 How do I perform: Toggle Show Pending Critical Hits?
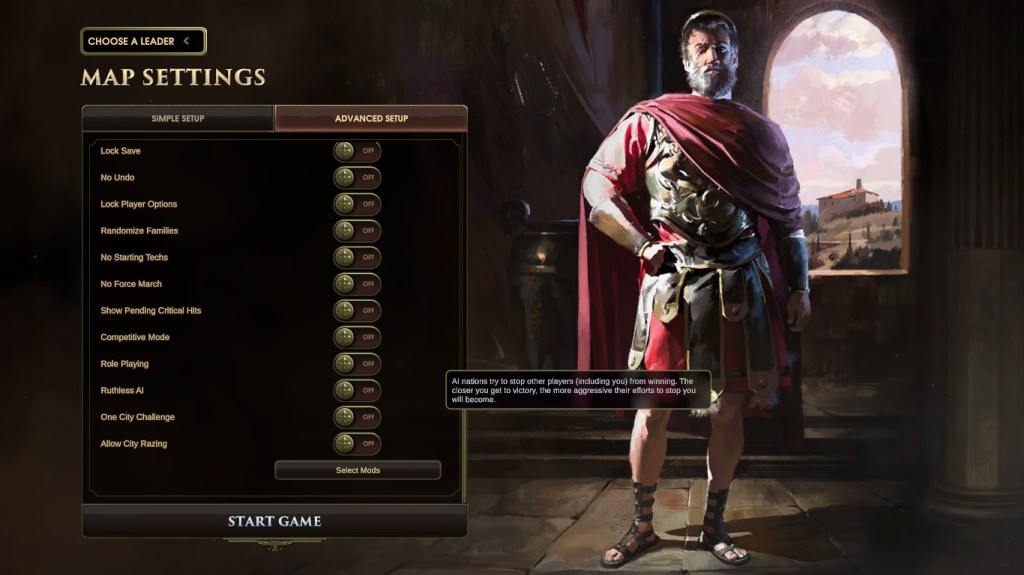pos(357,310)
